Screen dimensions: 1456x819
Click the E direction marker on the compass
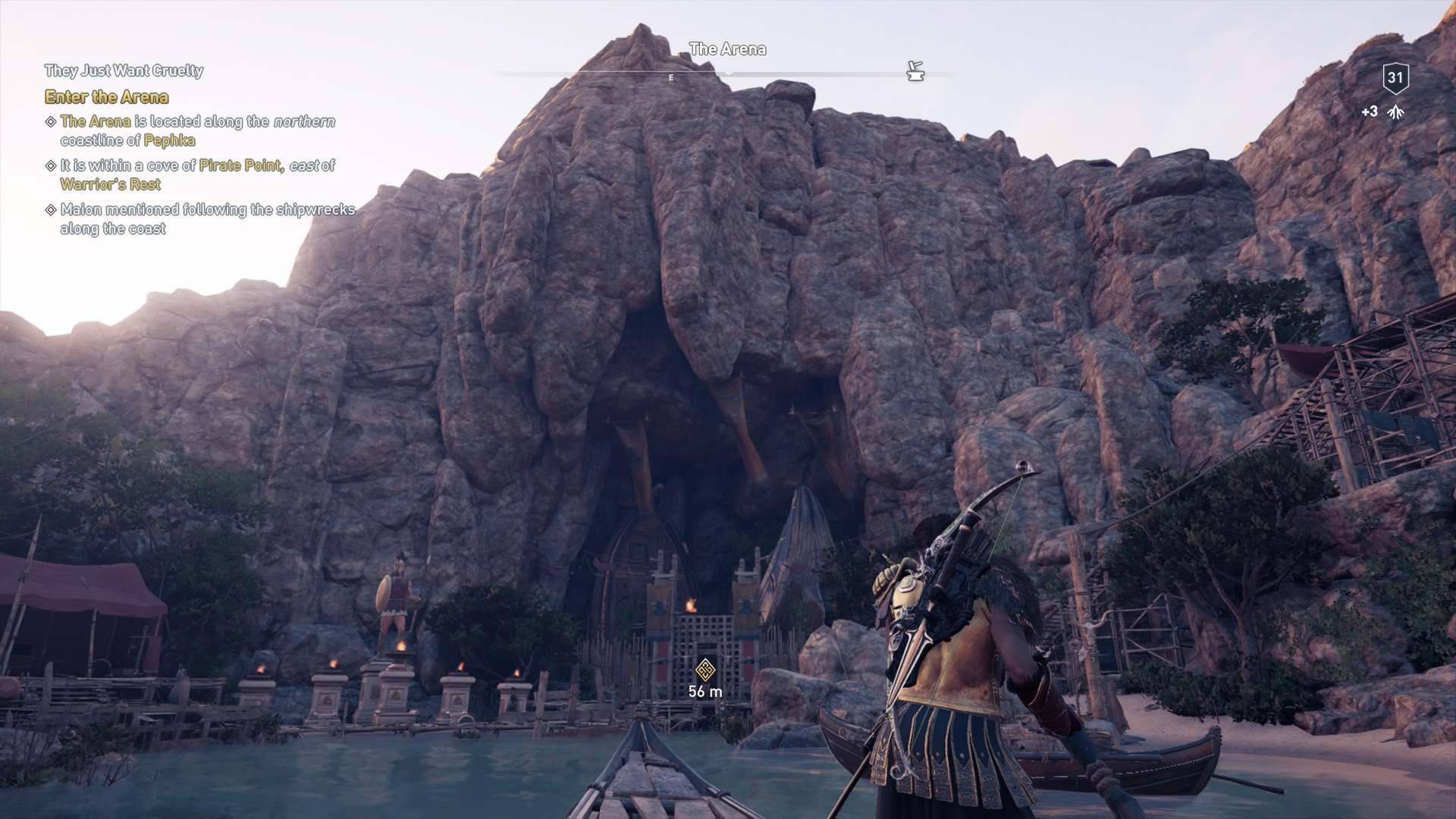click(670, 77)
